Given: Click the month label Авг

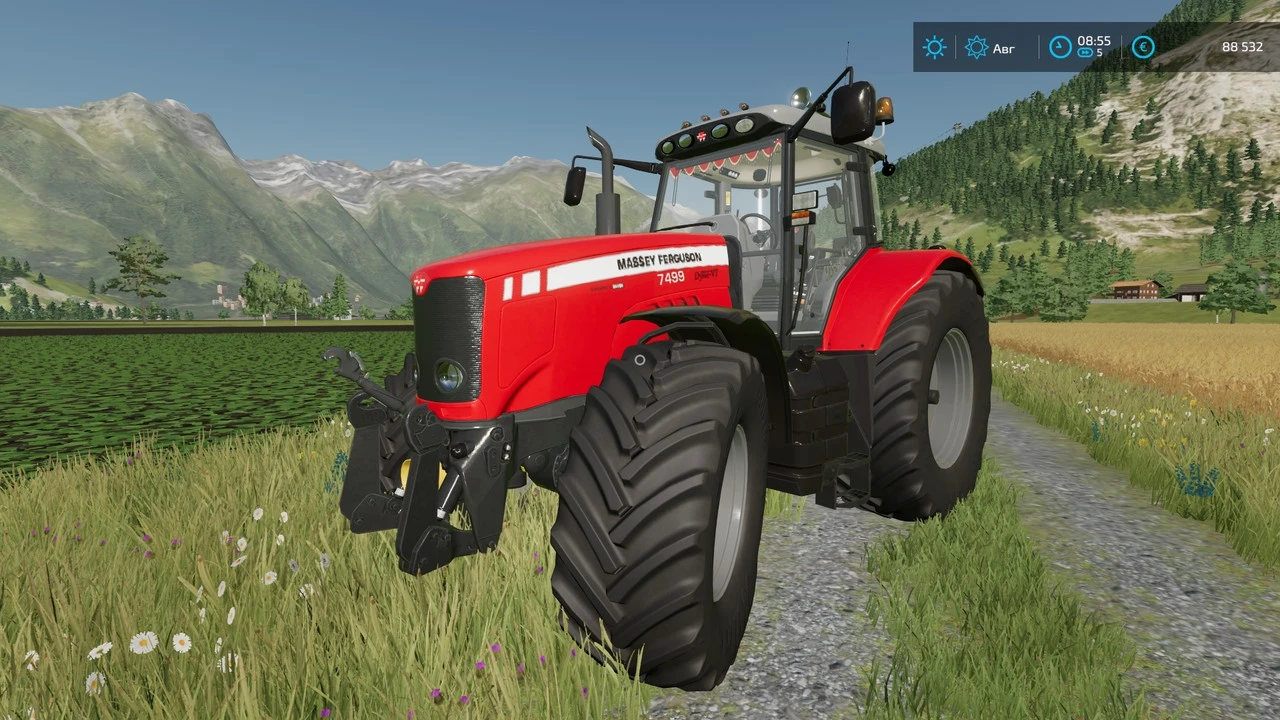Looking at the screenshot, I should pos(1004,48).
